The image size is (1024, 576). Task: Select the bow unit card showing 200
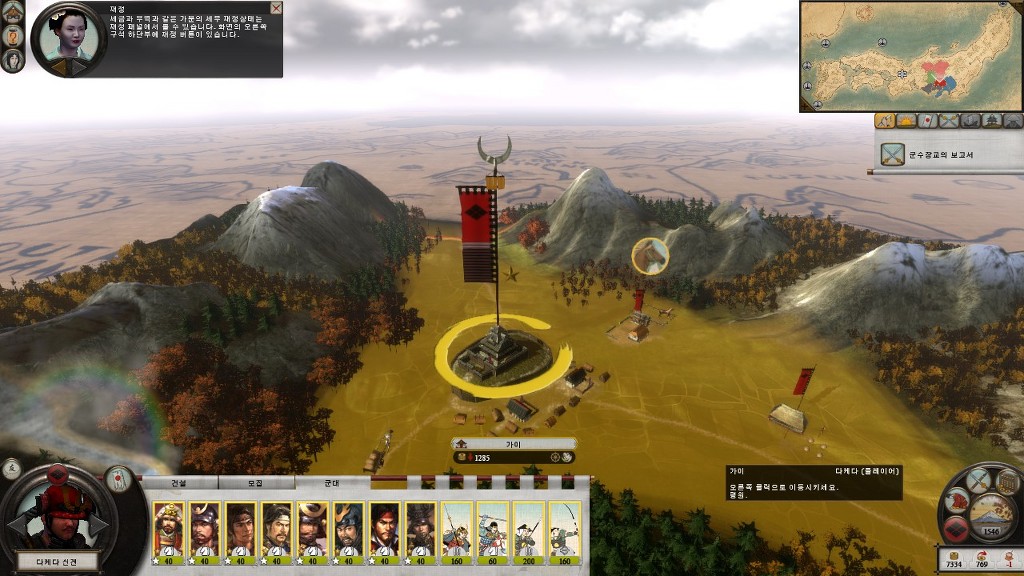[529, 532]
